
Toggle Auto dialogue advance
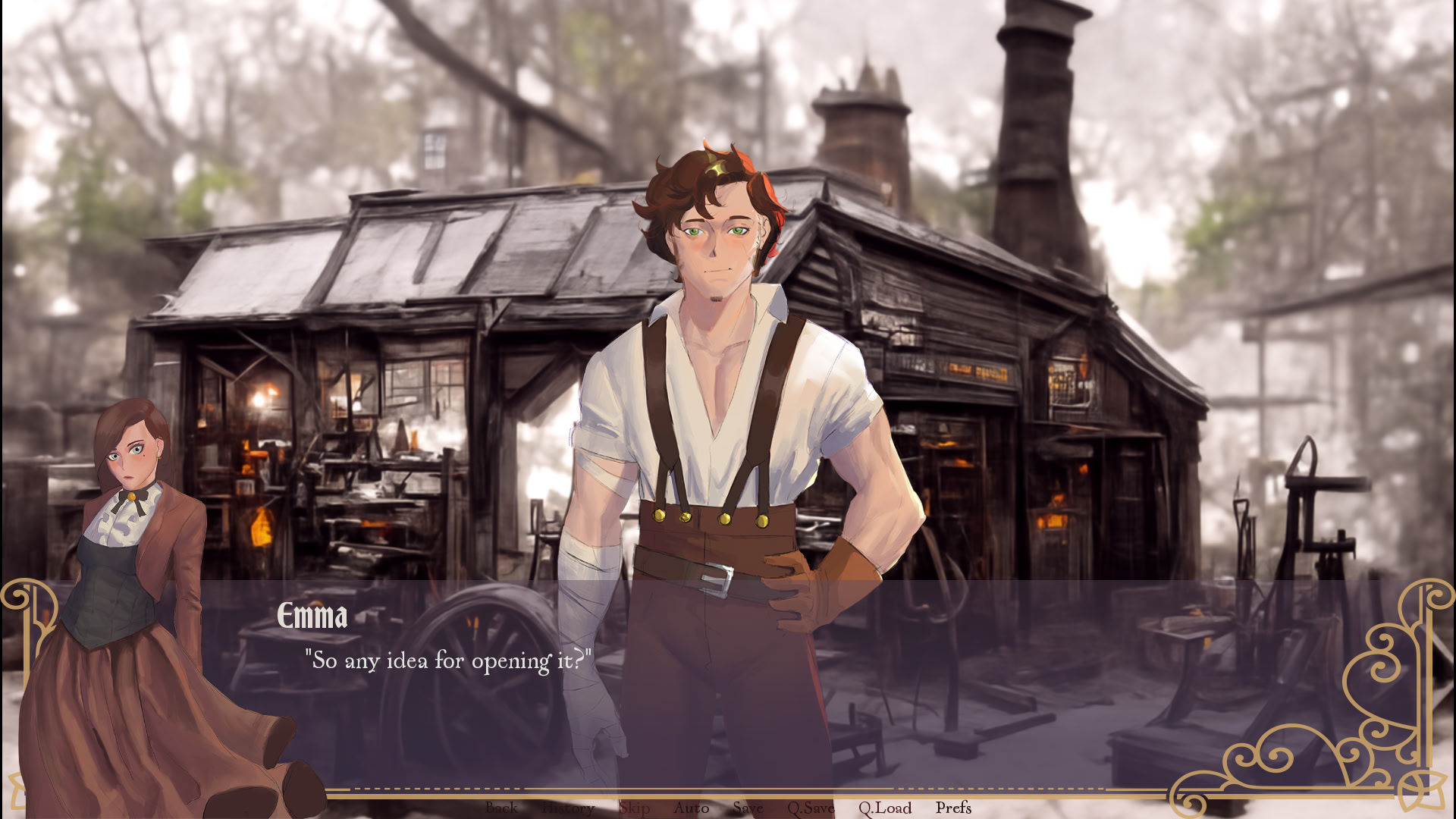coord(691,808)
